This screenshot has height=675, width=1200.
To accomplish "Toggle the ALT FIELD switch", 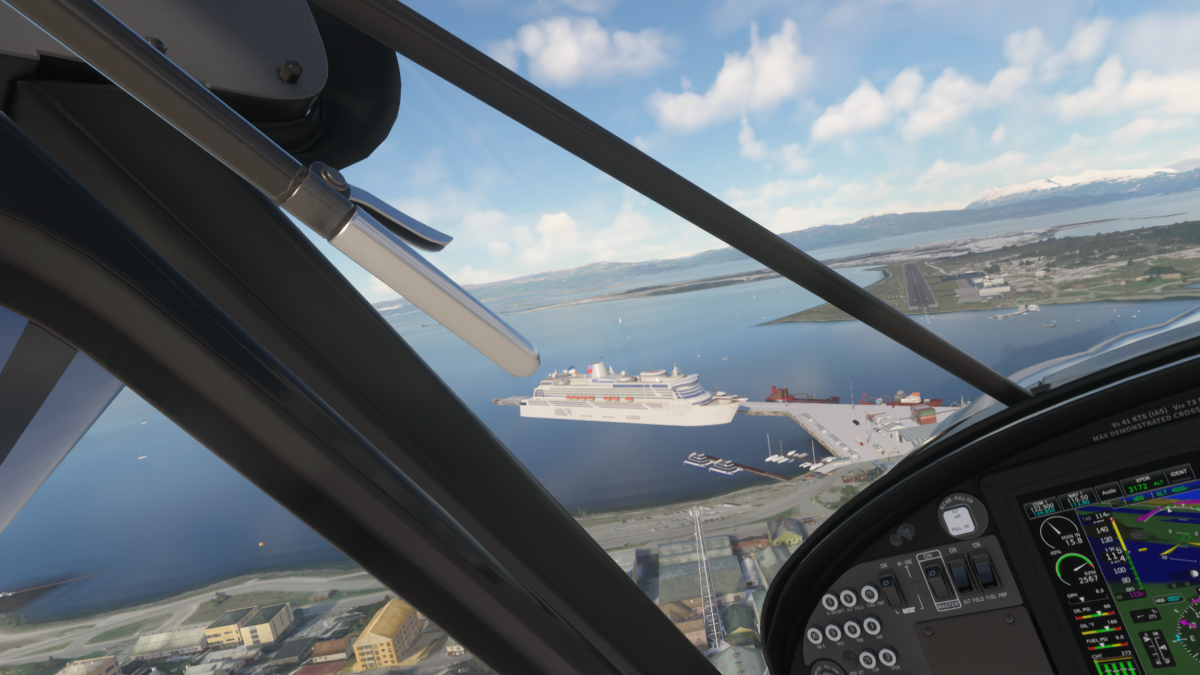I will pos(959,574).
